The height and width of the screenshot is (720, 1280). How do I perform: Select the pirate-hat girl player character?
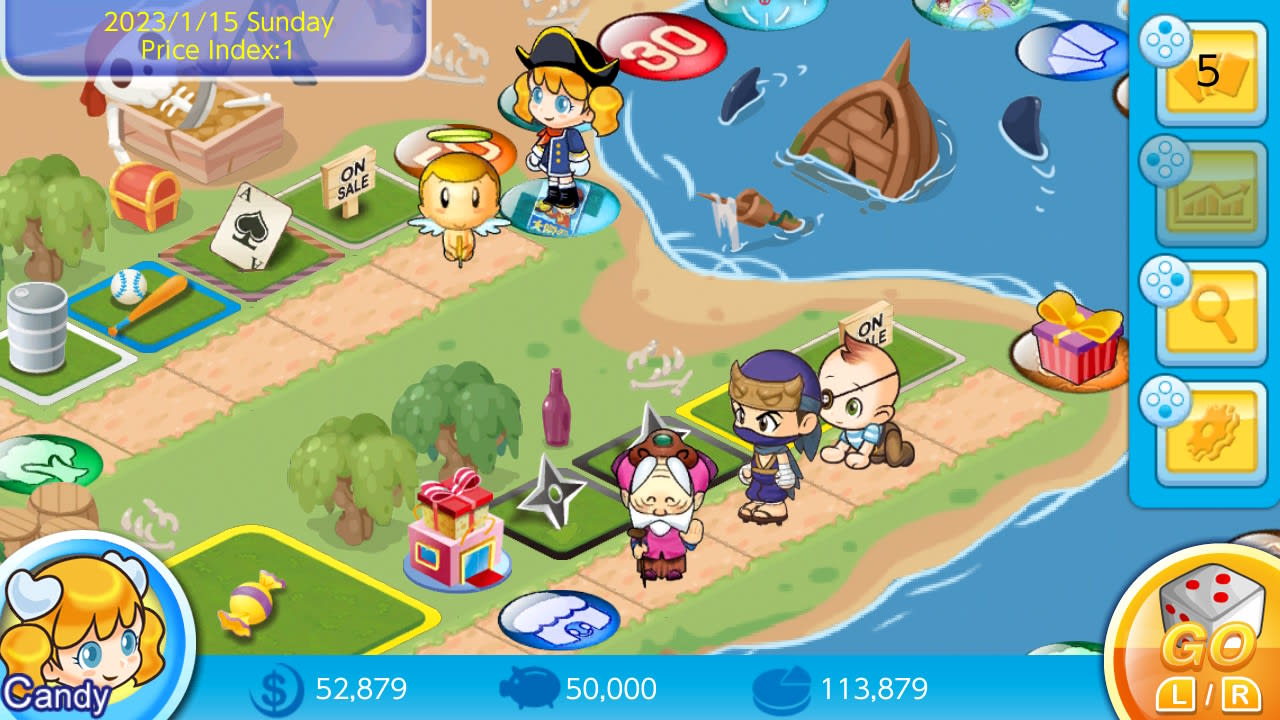pos(556,110)
